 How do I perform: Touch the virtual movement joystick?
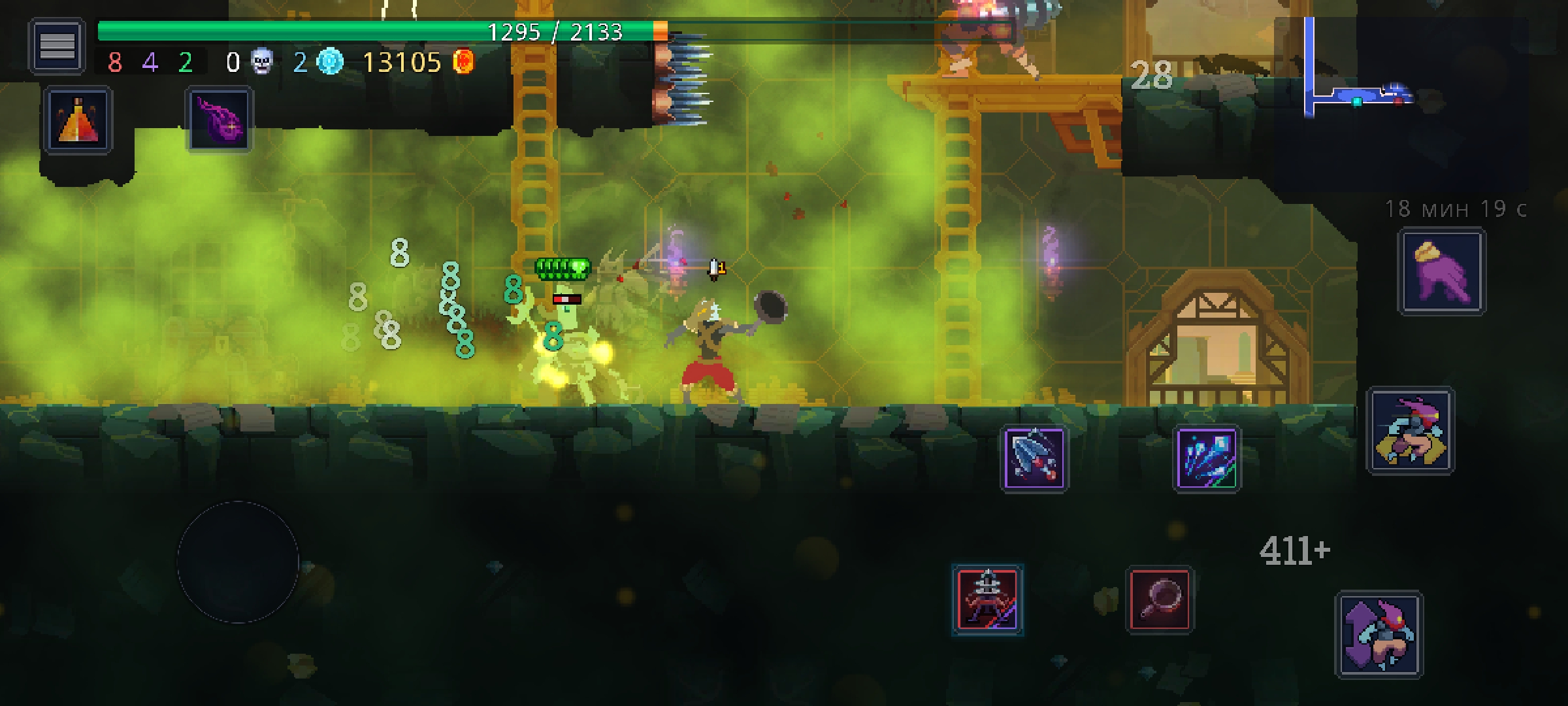pos(238,562)
